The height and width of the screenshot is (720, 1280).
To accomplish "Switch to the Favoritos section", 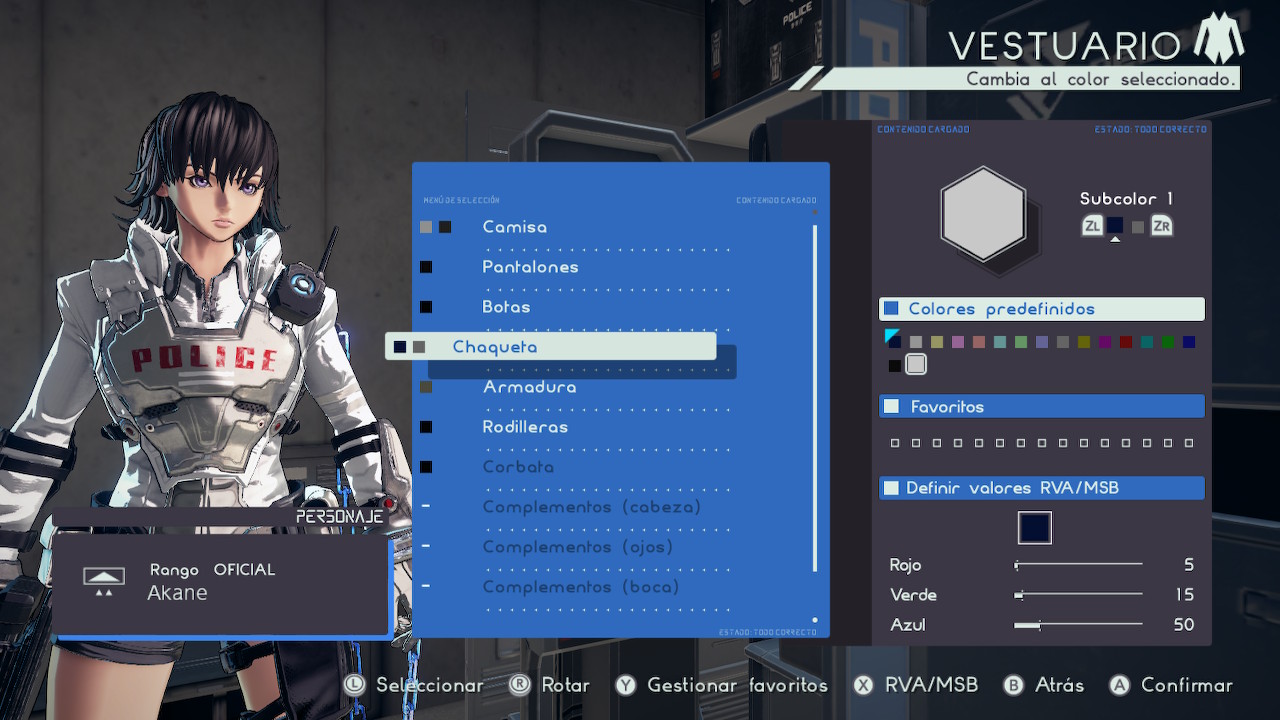I will (1041, 406).
